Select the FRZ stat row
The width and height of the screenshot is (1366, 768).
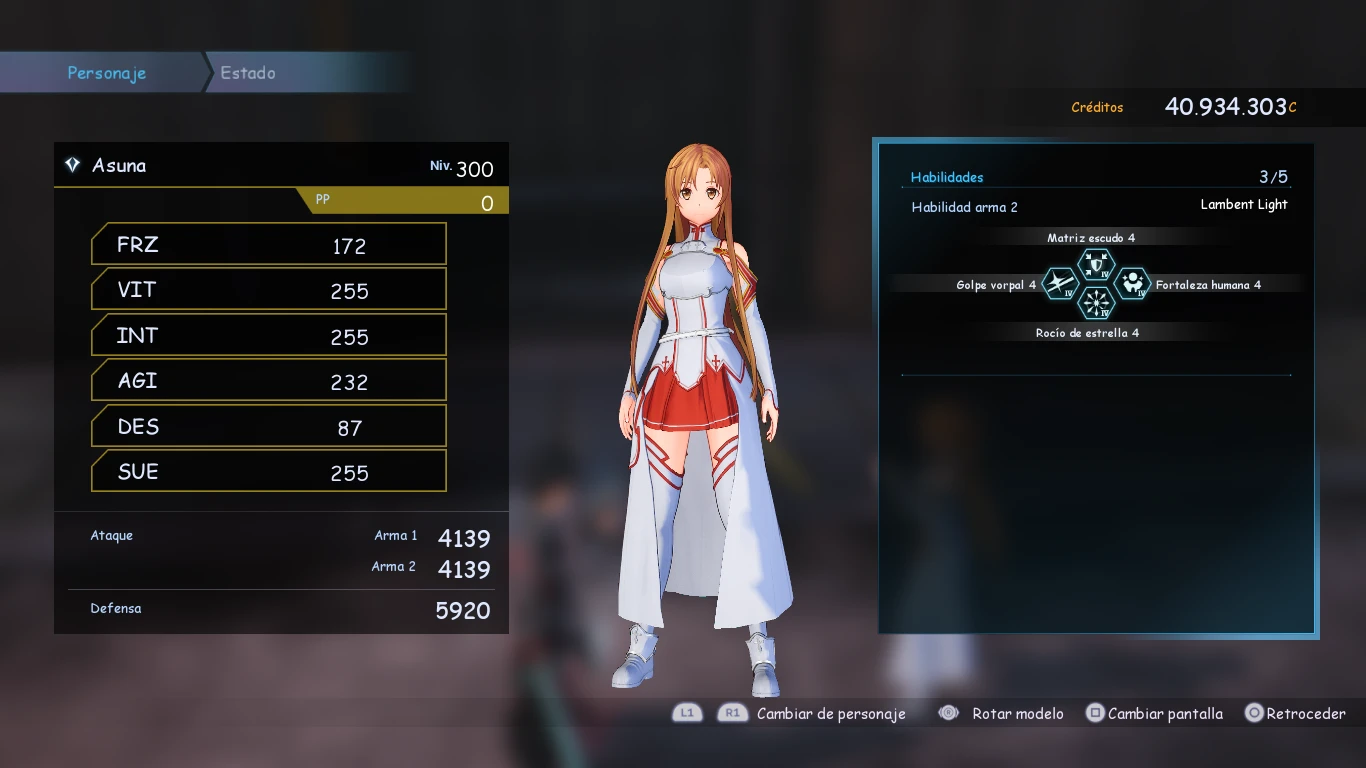click(x=268, y=245)
